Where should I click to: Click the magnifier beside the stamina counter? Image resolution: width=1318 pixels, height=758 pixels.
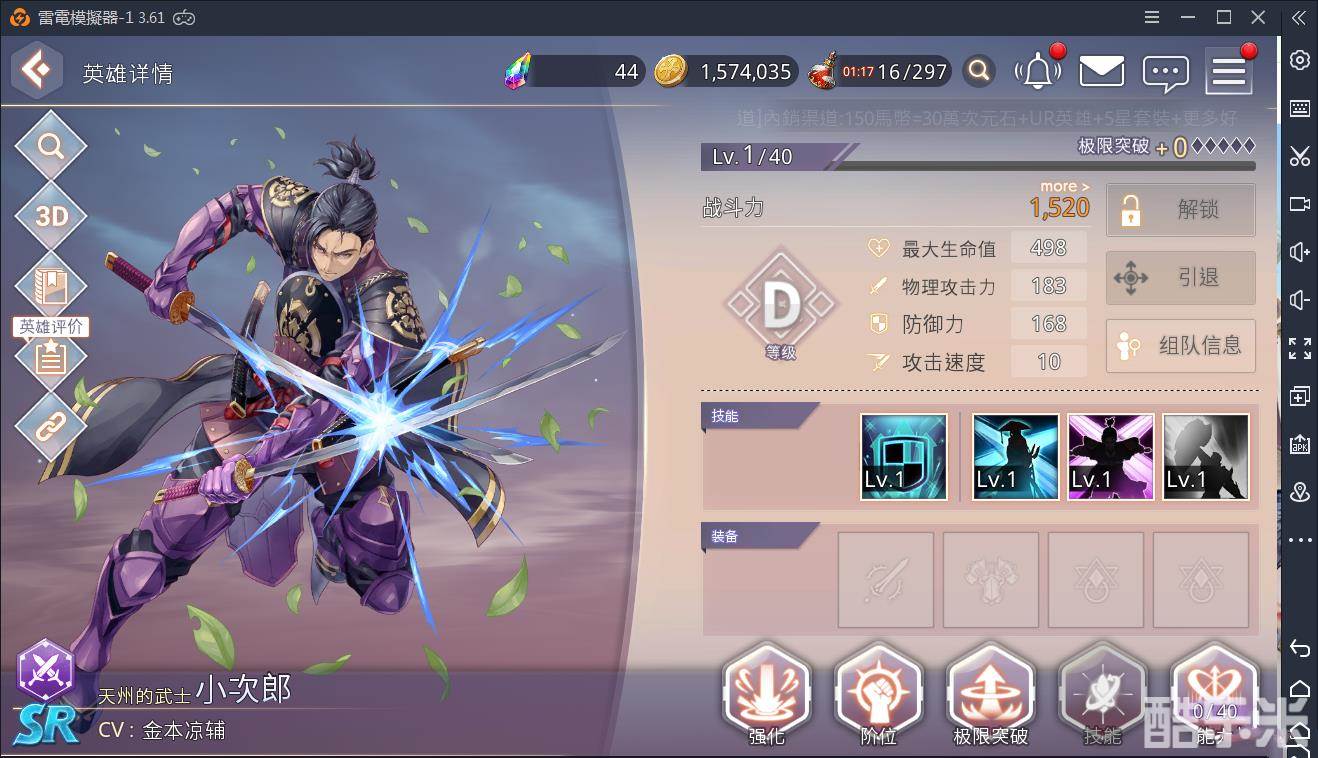point(980,72)
